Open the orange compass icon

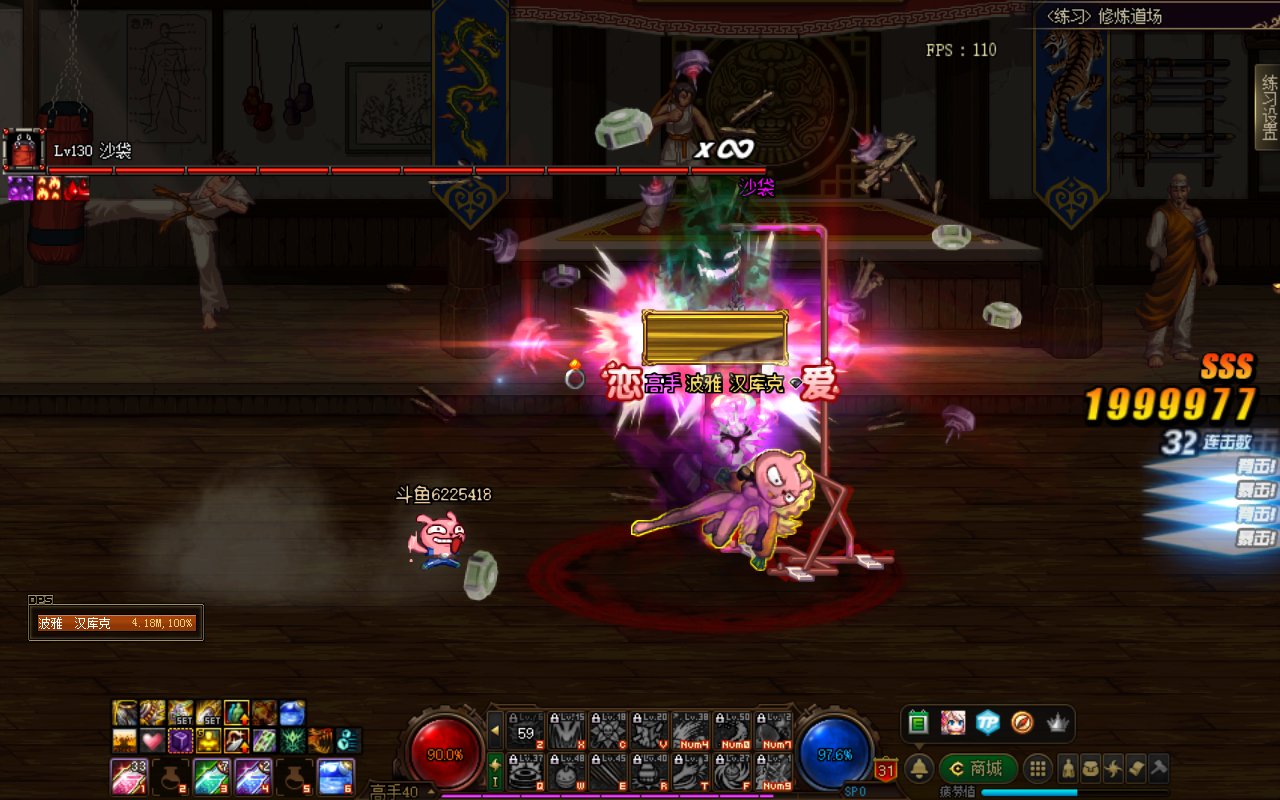pos(1022,722)
